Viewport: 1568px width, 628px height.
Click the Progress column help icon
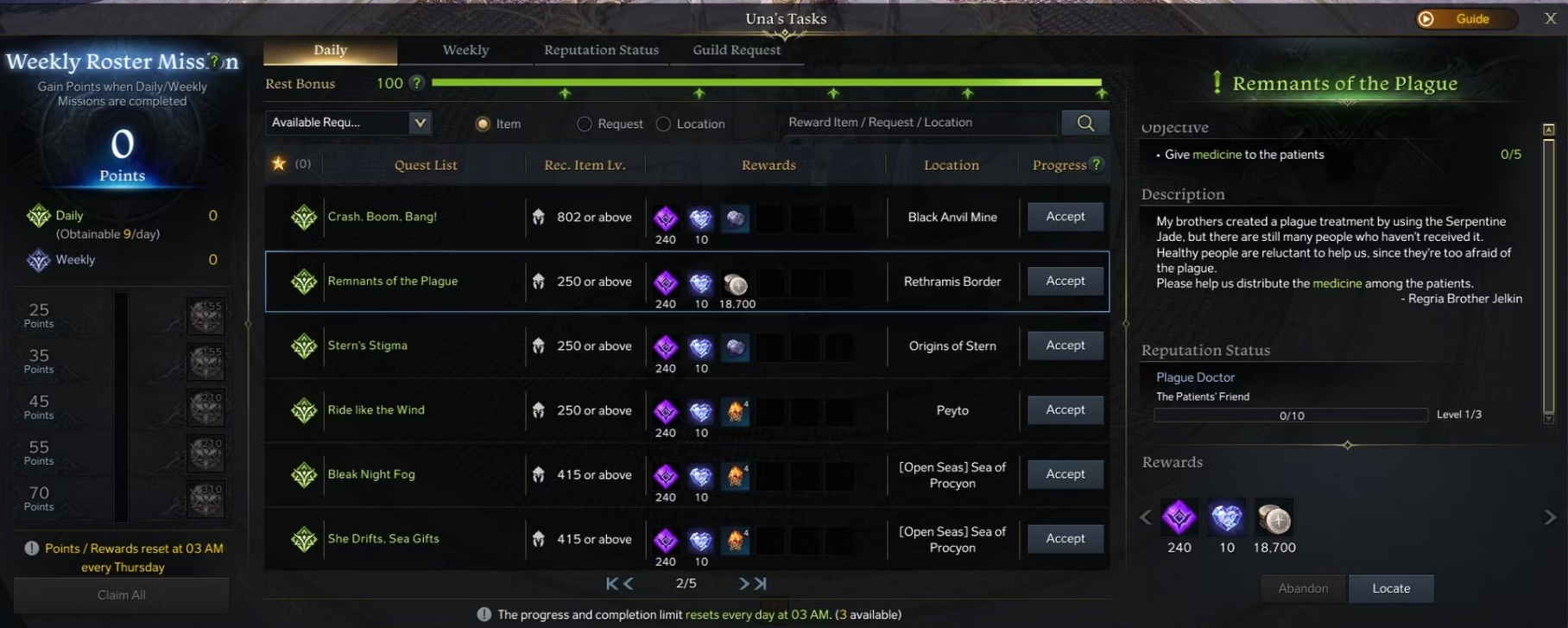coord(1094,164)
